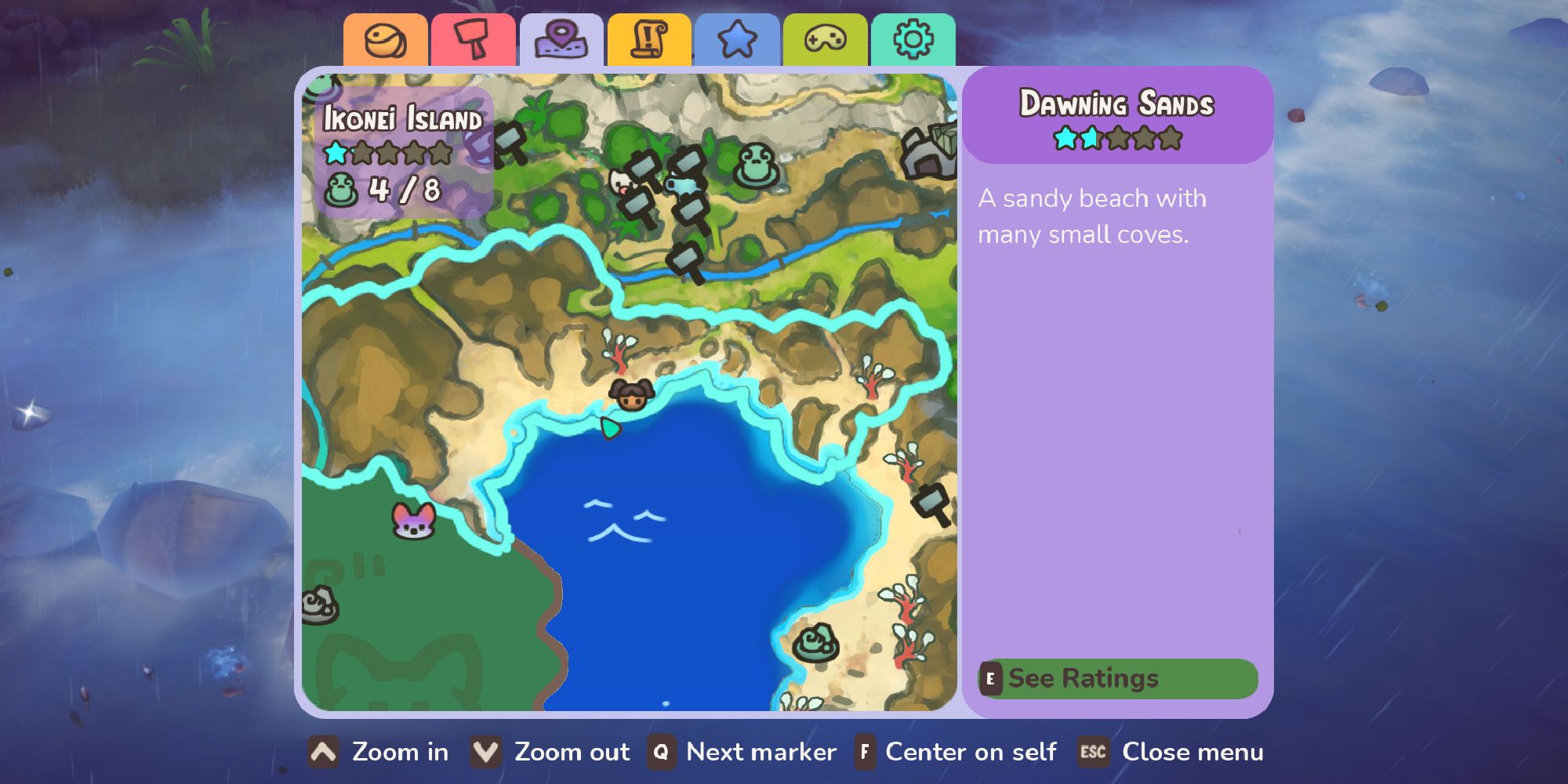Click the frog collection icon showing 4/8
The height and width of the screenshot is (784, 1568).
[x=343, y=188]
